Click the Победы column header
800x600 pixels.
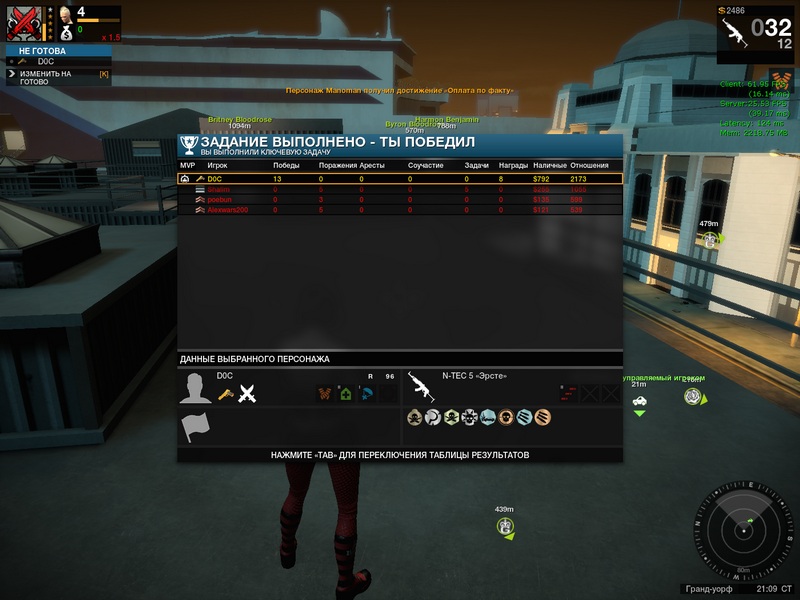tap(286, 165)
